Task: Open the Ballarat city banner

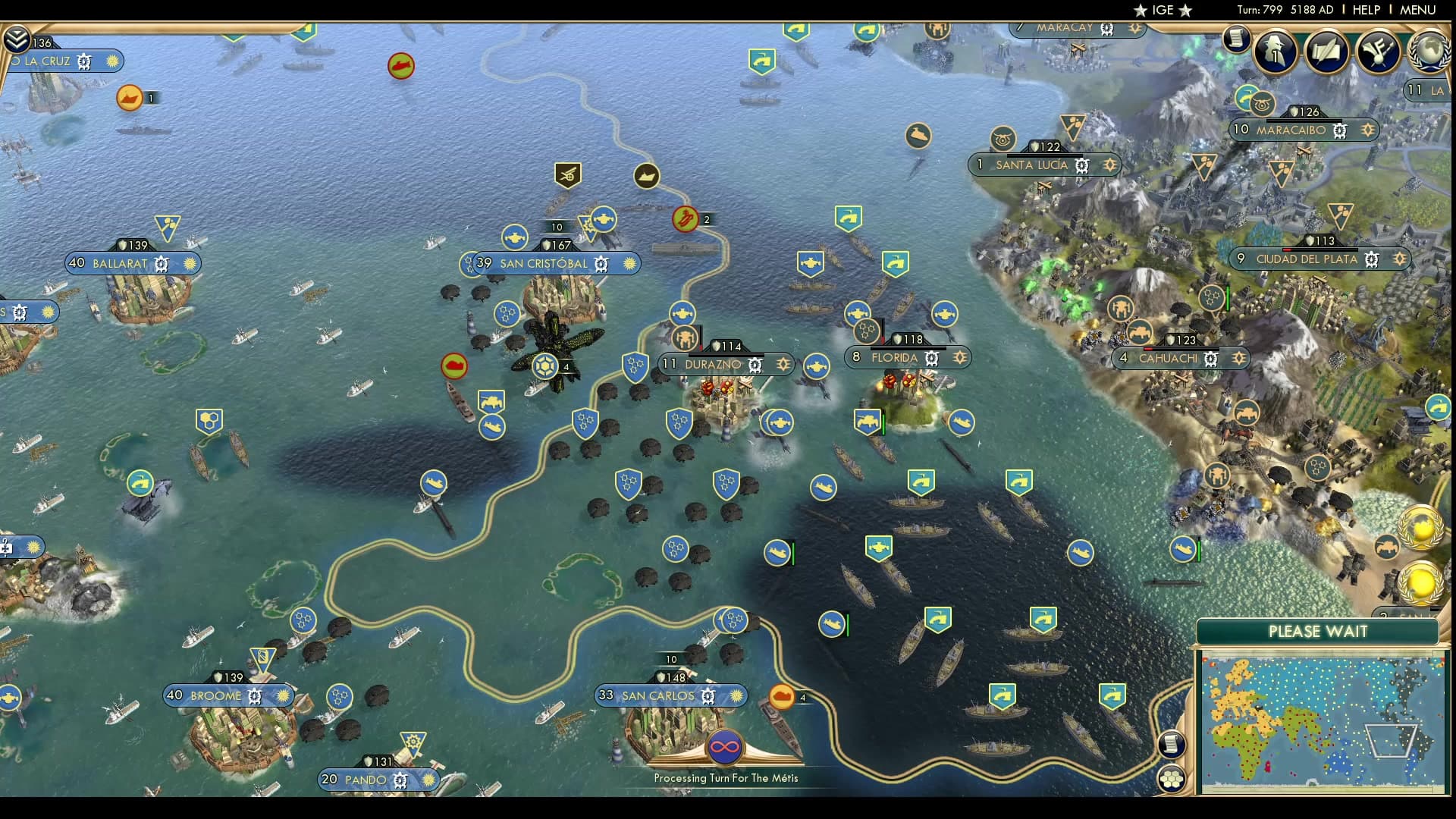Action: 120,264
